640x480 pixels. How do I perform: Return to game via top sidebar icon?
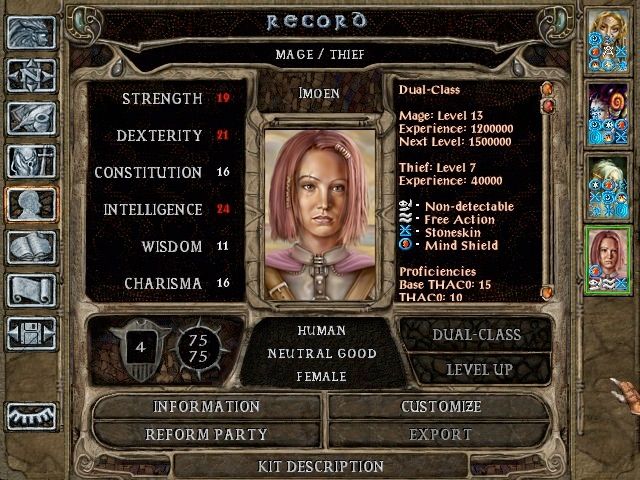coord(31,32)
